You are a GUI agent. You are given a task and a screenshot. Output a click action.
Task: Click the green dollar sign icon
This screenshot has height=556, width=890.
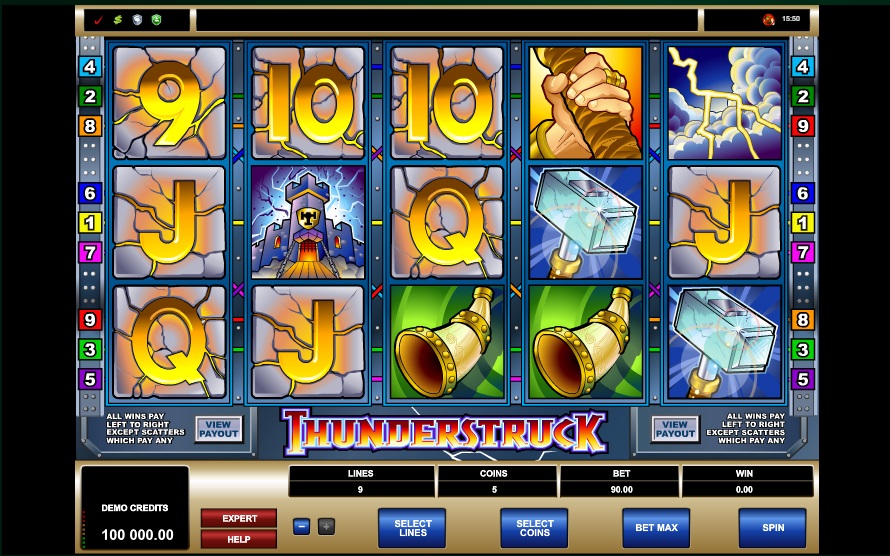pos(117,19)
